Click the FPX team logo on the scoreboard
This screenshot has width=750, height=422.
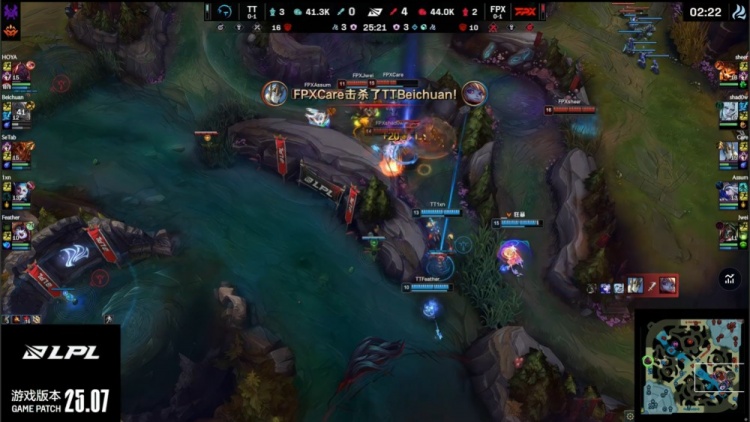pos(524,11)
